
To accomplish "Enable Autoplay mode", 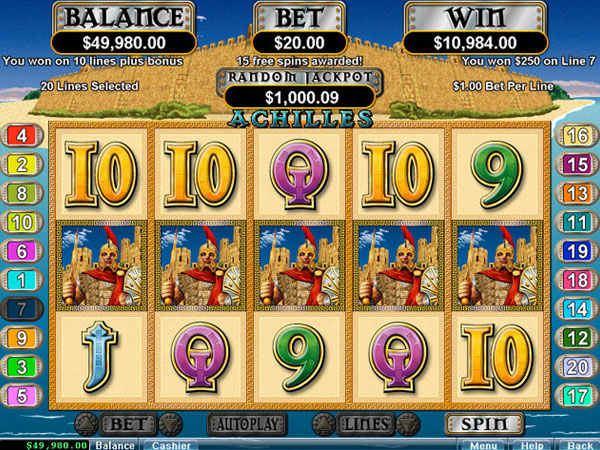I will pyautogui.click(x=245, y=424).
